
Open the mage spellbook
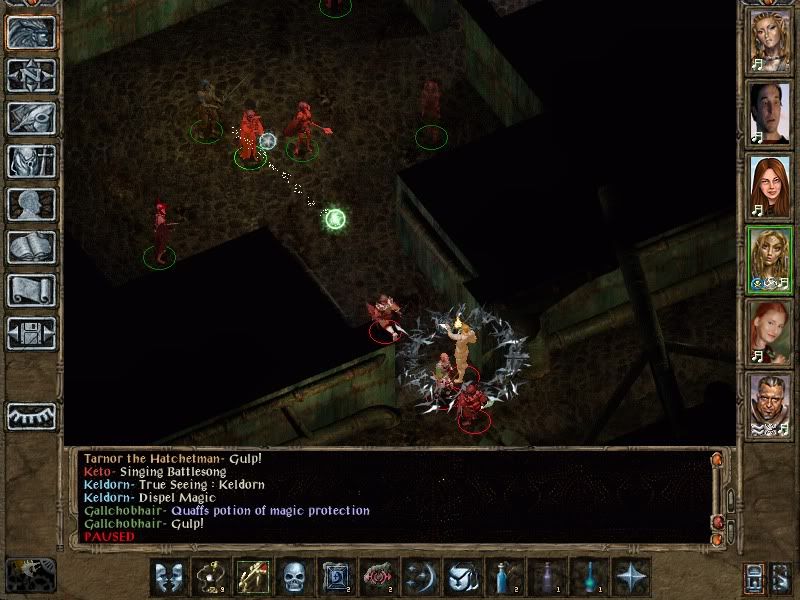click(31, 247)
